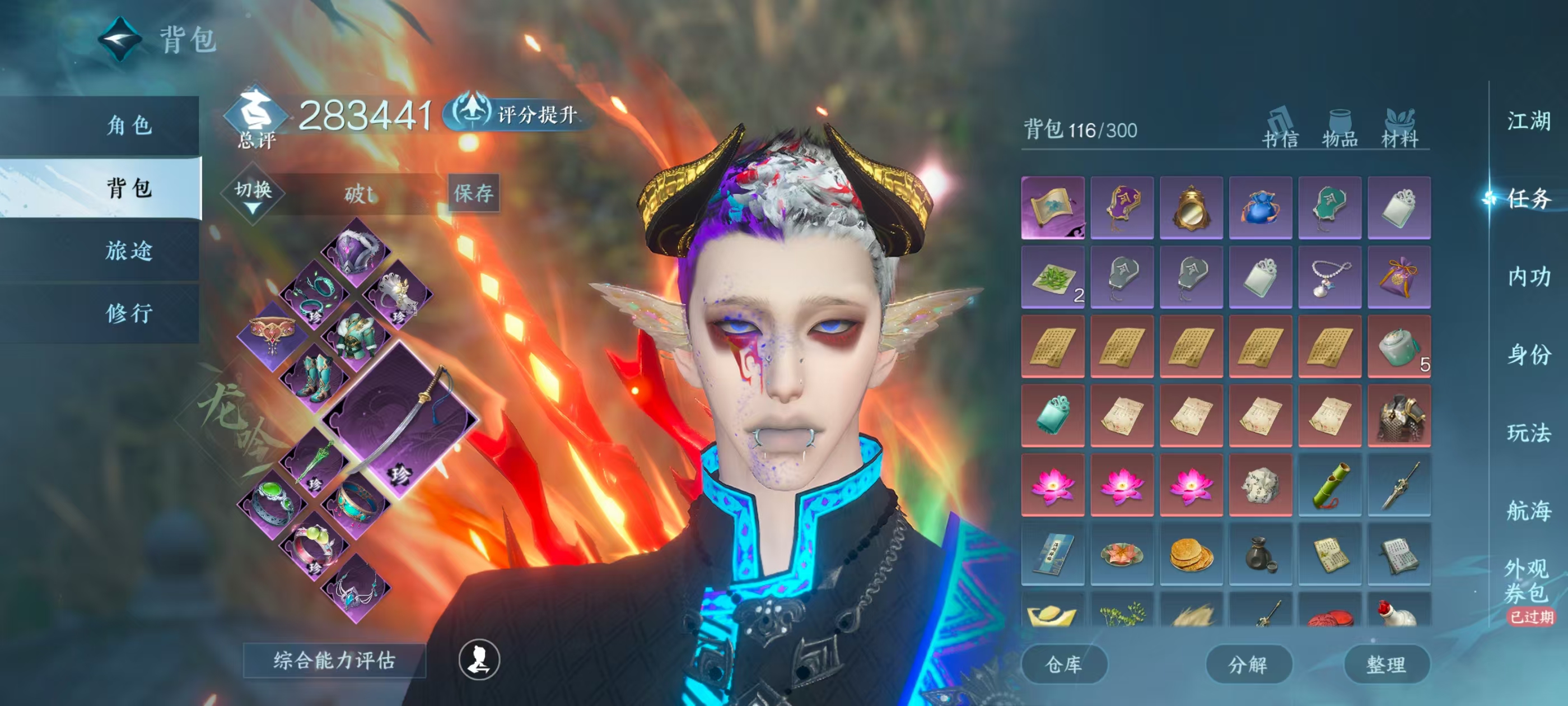Image resolution: width=1568 pixels, height=706 pixels.
Task: Click the back arrow beside 背包
Action: [x=120, y=40]
